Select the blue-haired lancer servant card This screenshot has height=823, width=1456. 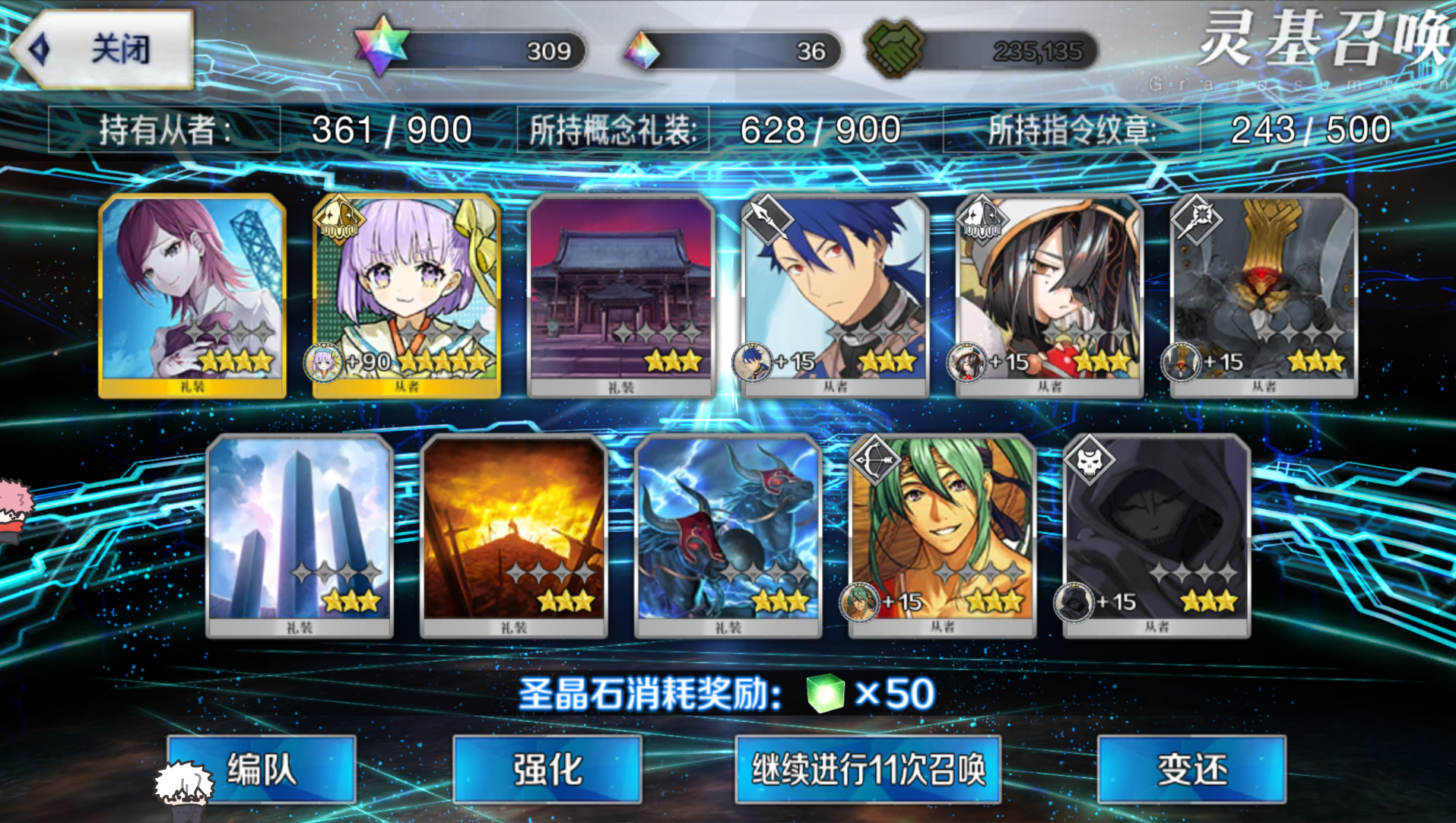(x=835, y=295)
